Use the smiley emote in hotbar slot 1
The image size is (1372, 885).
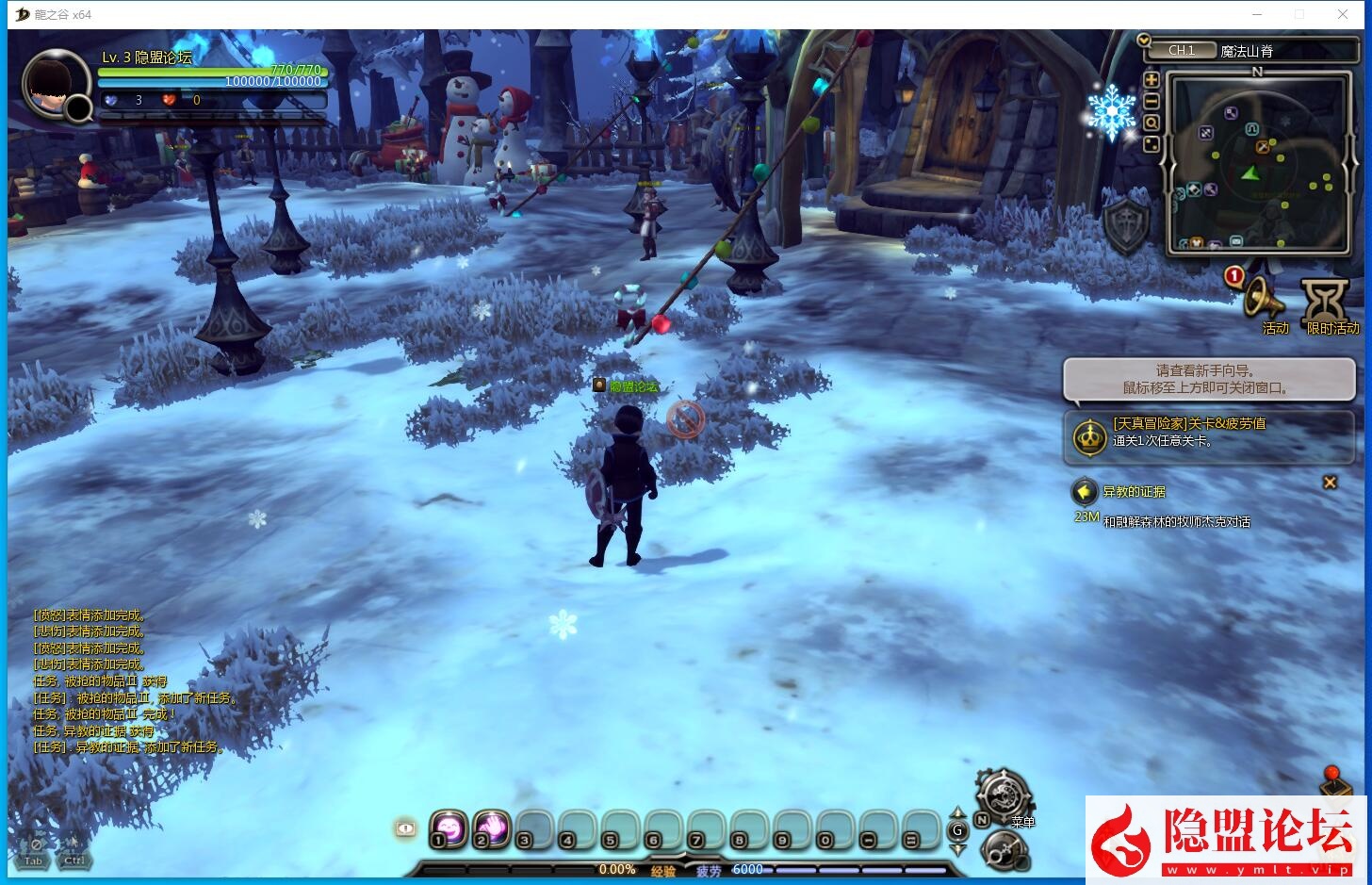(447, 828)
